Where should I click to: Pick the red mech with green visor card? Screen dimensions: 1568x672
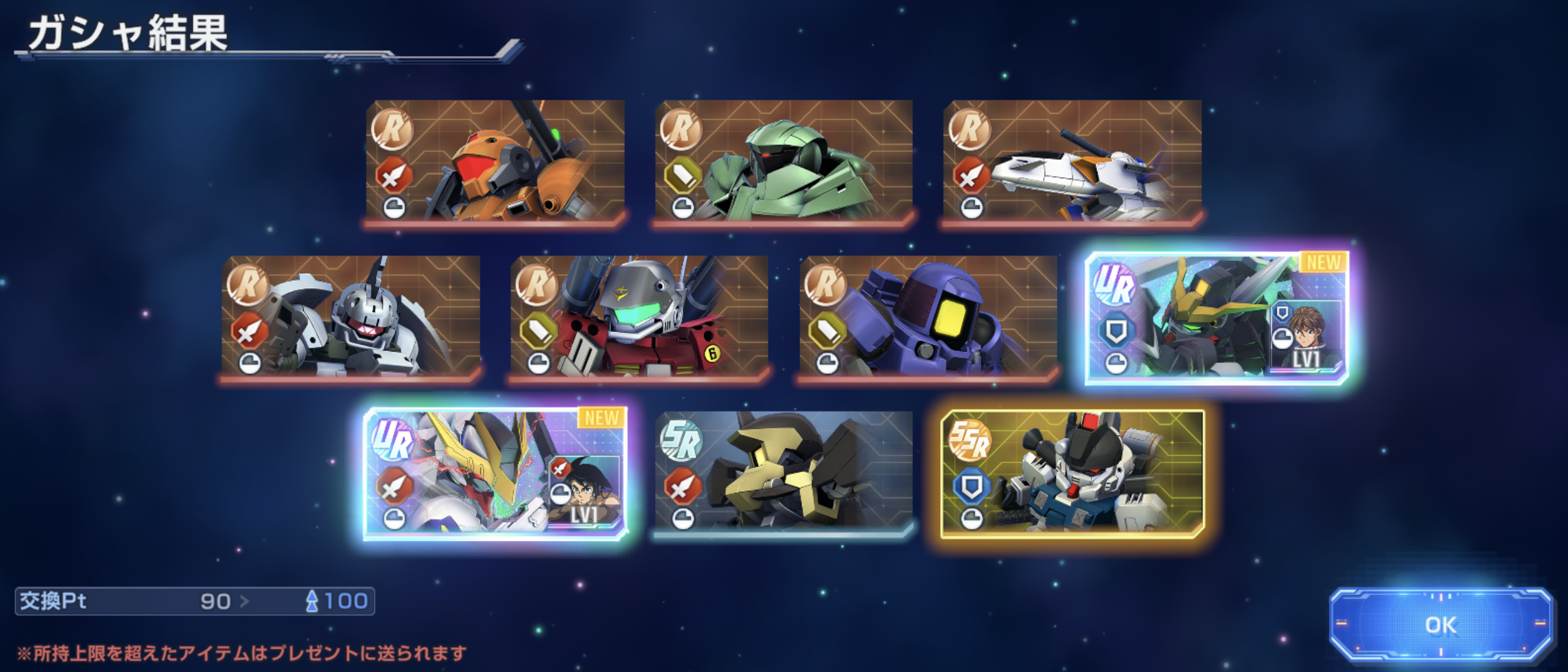639,317
